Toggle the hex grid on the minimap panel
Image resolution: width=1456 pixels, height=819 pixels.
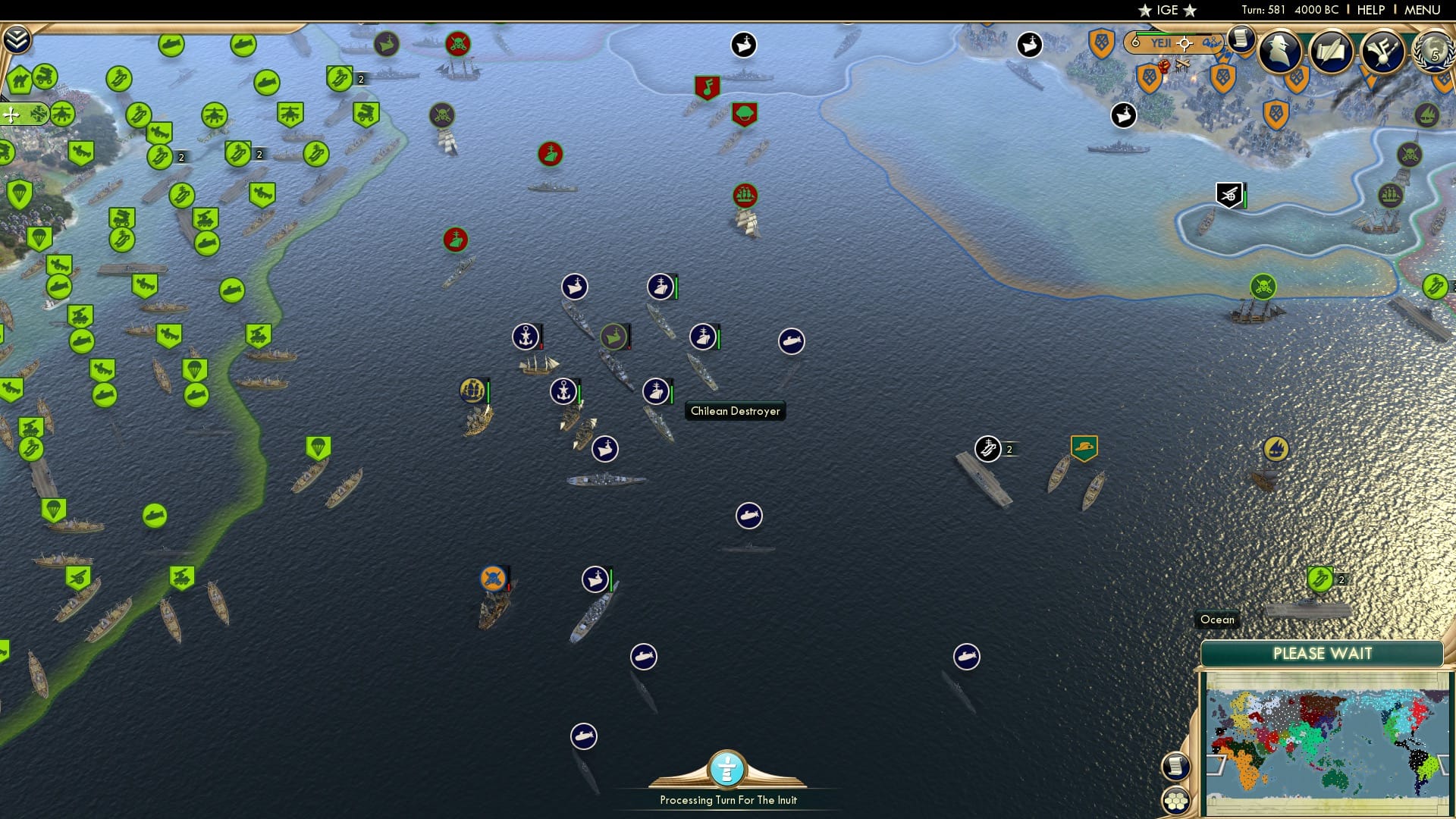click(1176, 800)
